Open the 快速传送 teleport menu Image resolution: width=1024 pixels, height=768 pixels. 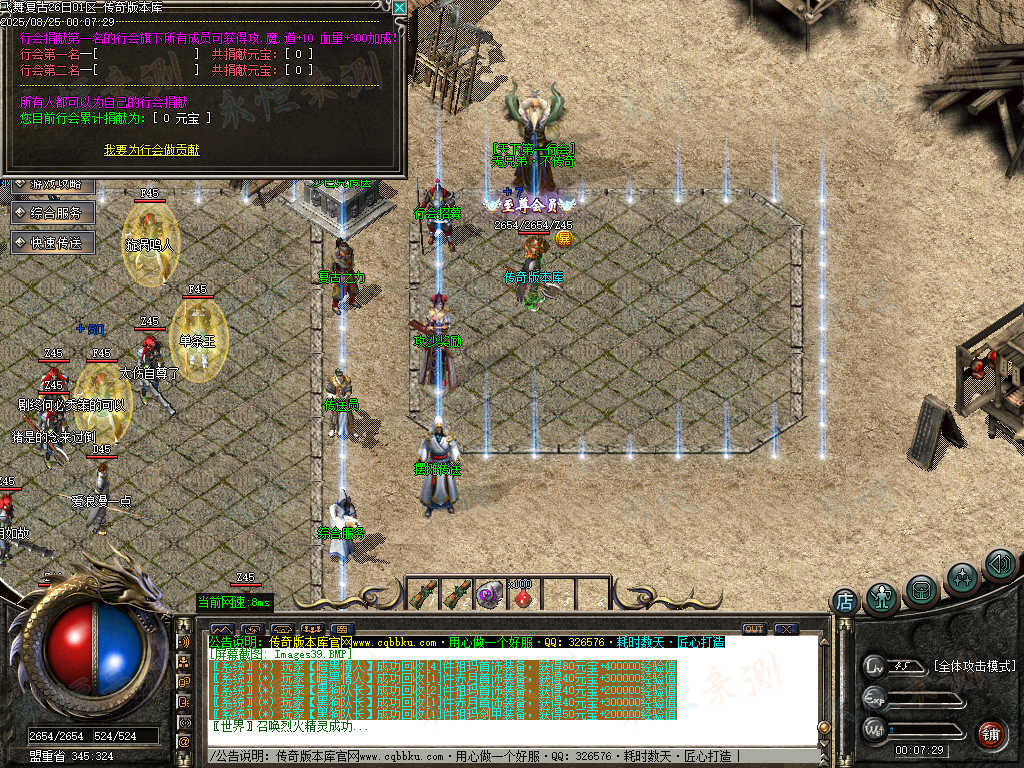click(53, 242)
